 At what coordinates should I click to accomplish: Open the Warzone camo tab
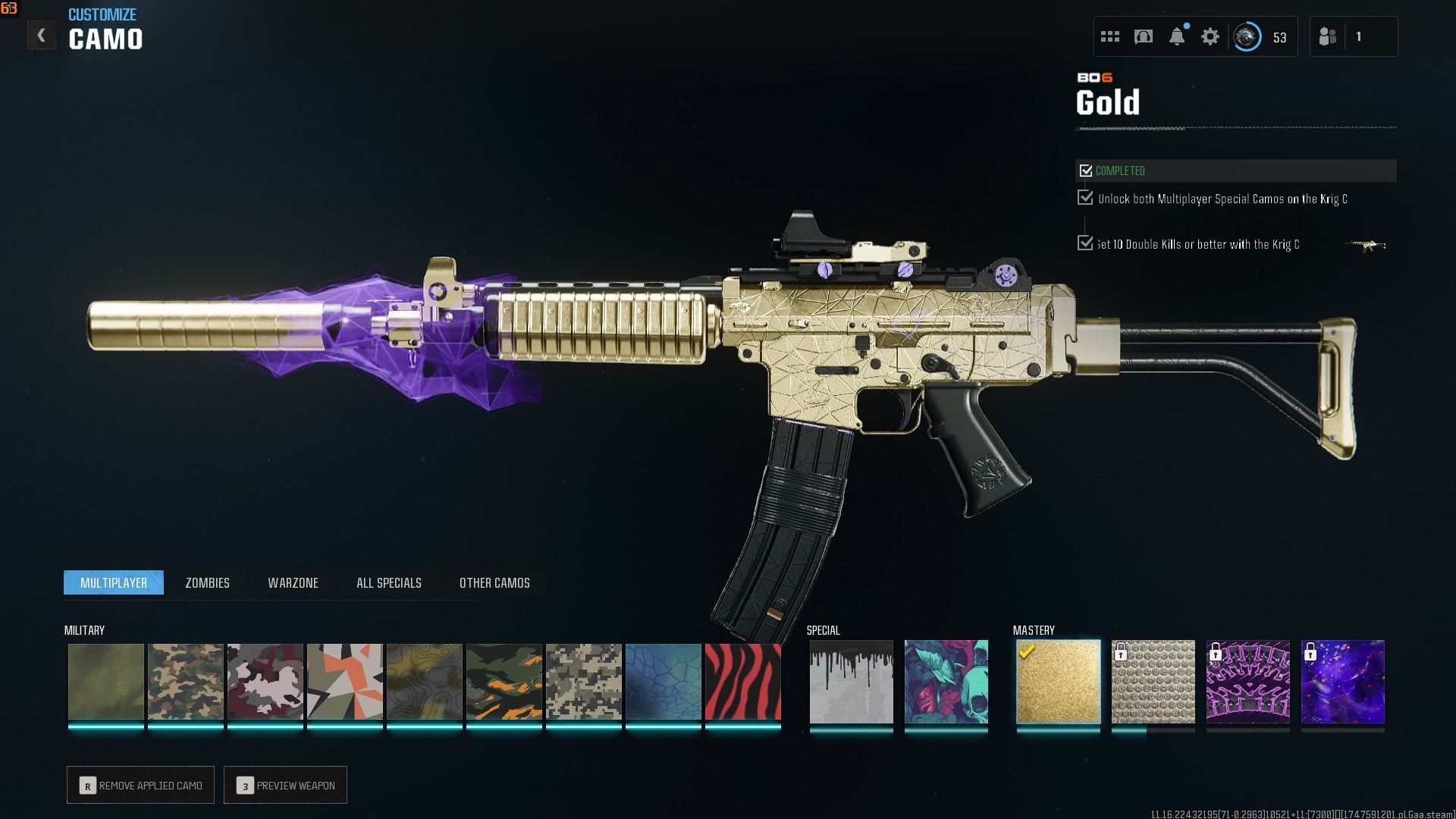pos(293,582)
